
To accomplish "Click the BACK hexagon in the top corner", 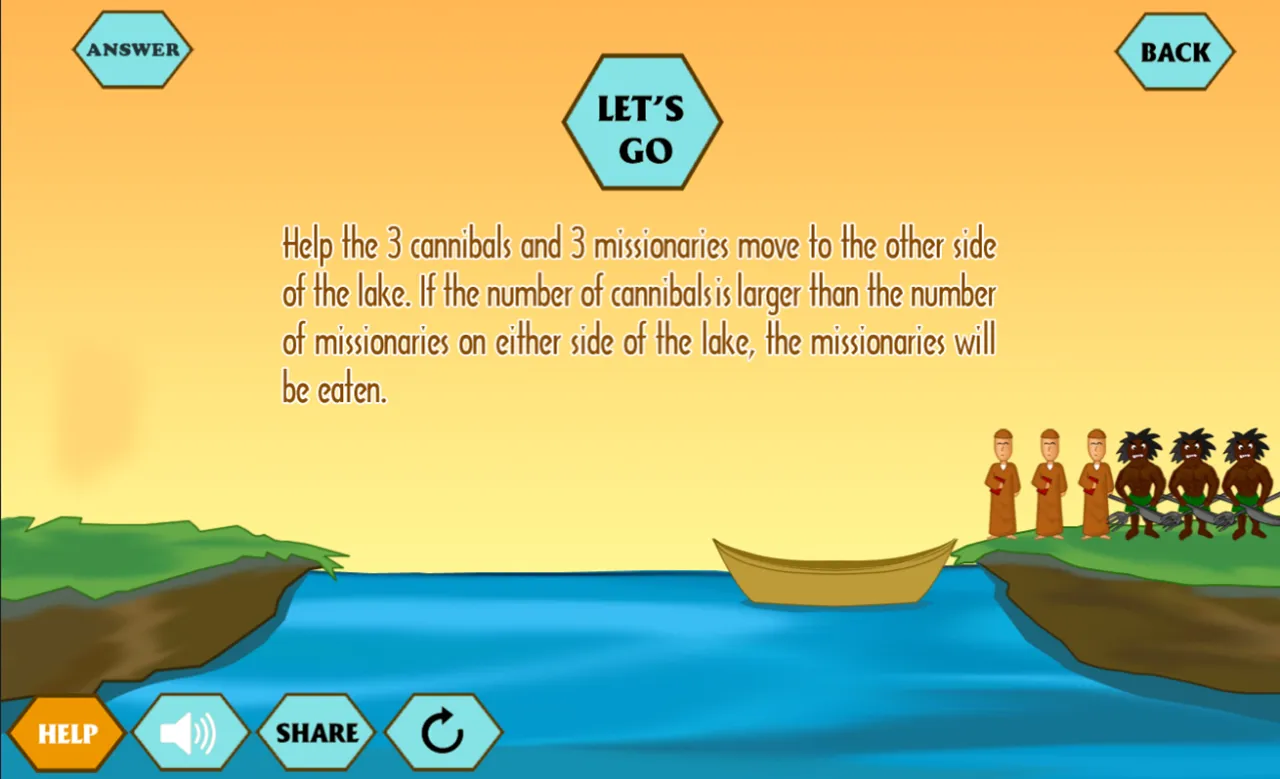I will (1175, 52).
